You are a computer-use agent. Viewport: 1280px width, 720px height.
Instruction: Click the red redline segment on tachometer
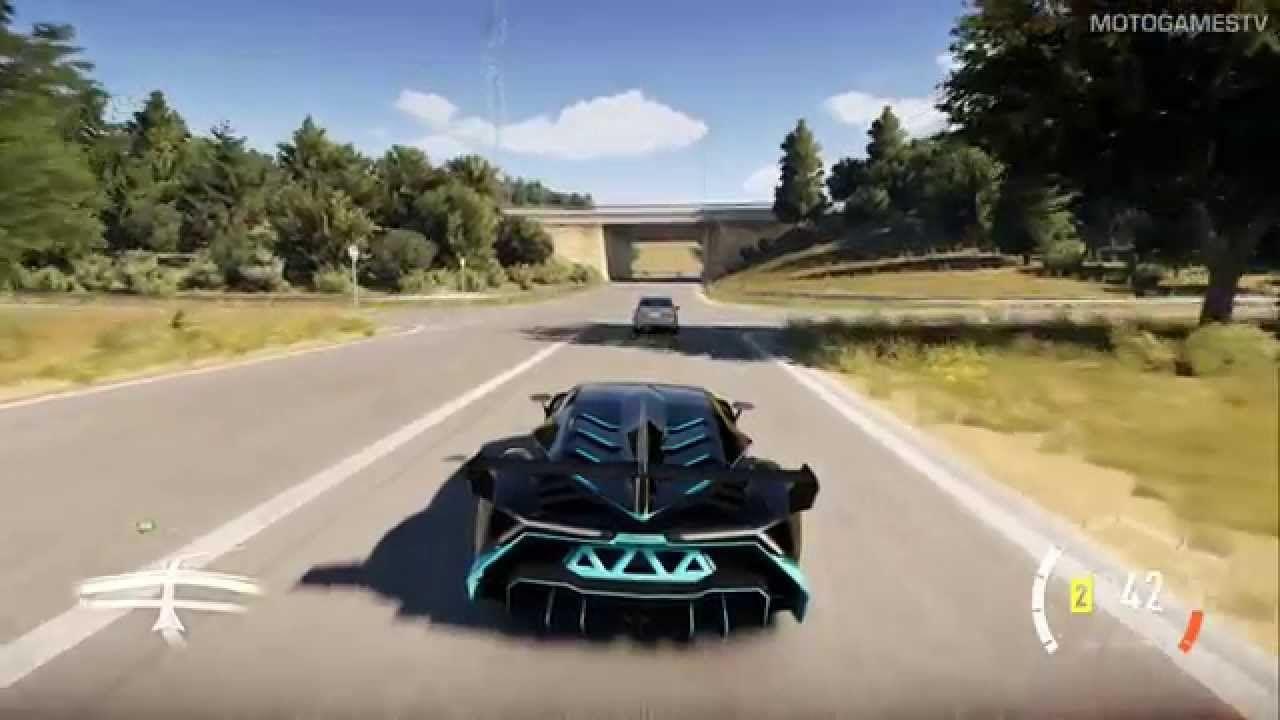coord(1192,631)
